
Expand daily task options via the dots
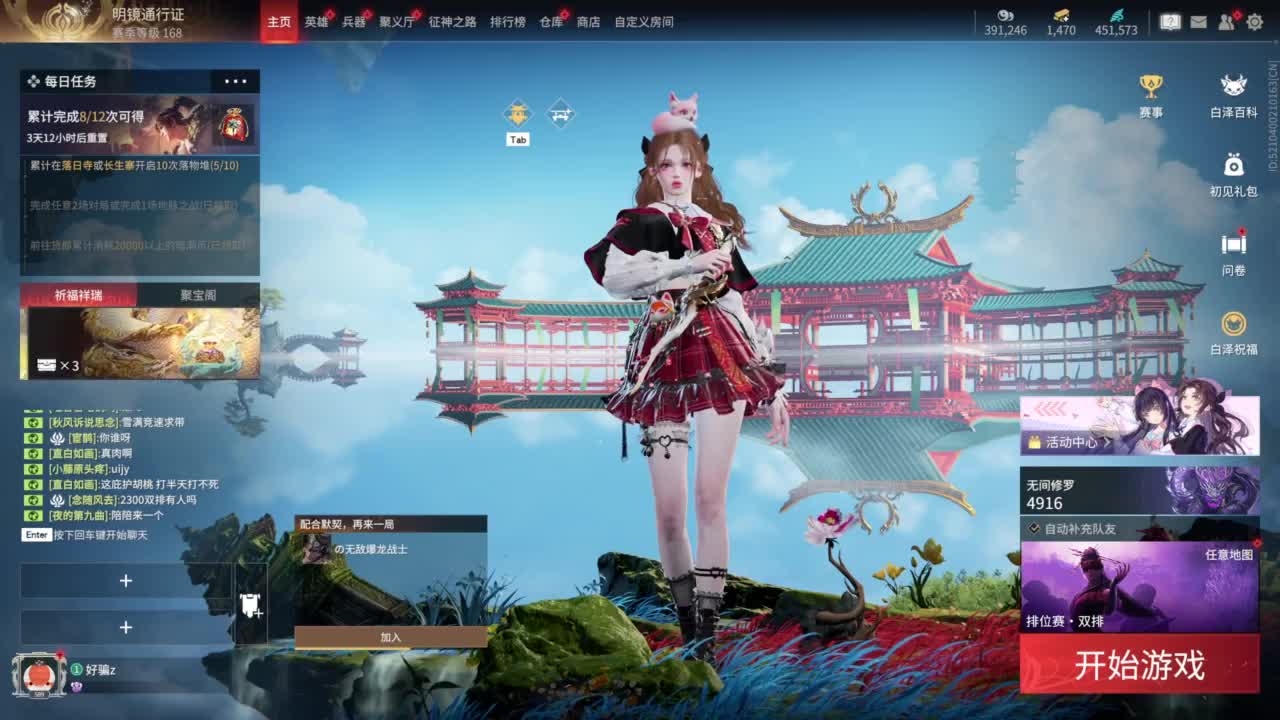pos(236,81)
